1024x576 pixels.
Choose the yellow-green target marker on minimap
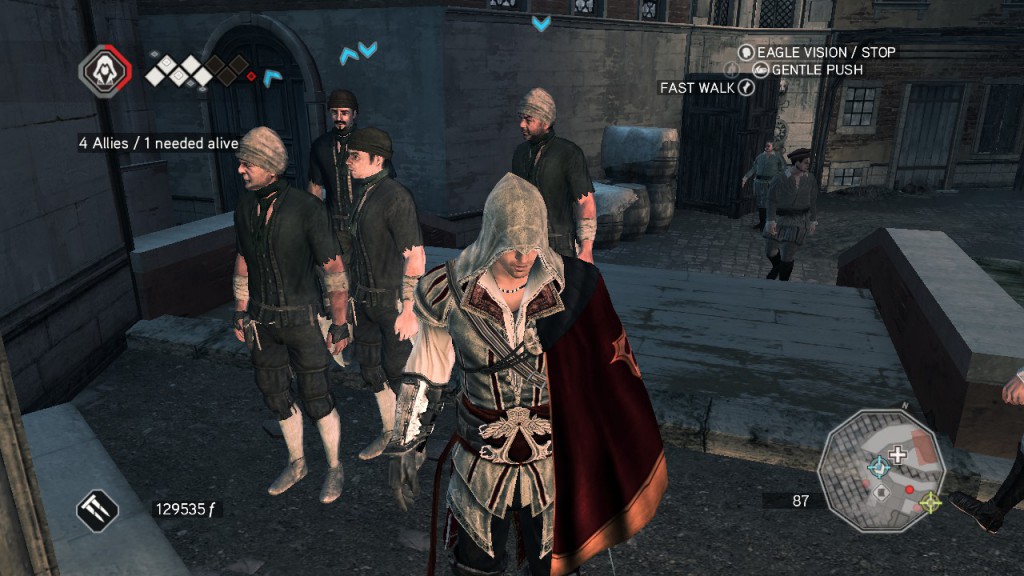click(930, 502)
